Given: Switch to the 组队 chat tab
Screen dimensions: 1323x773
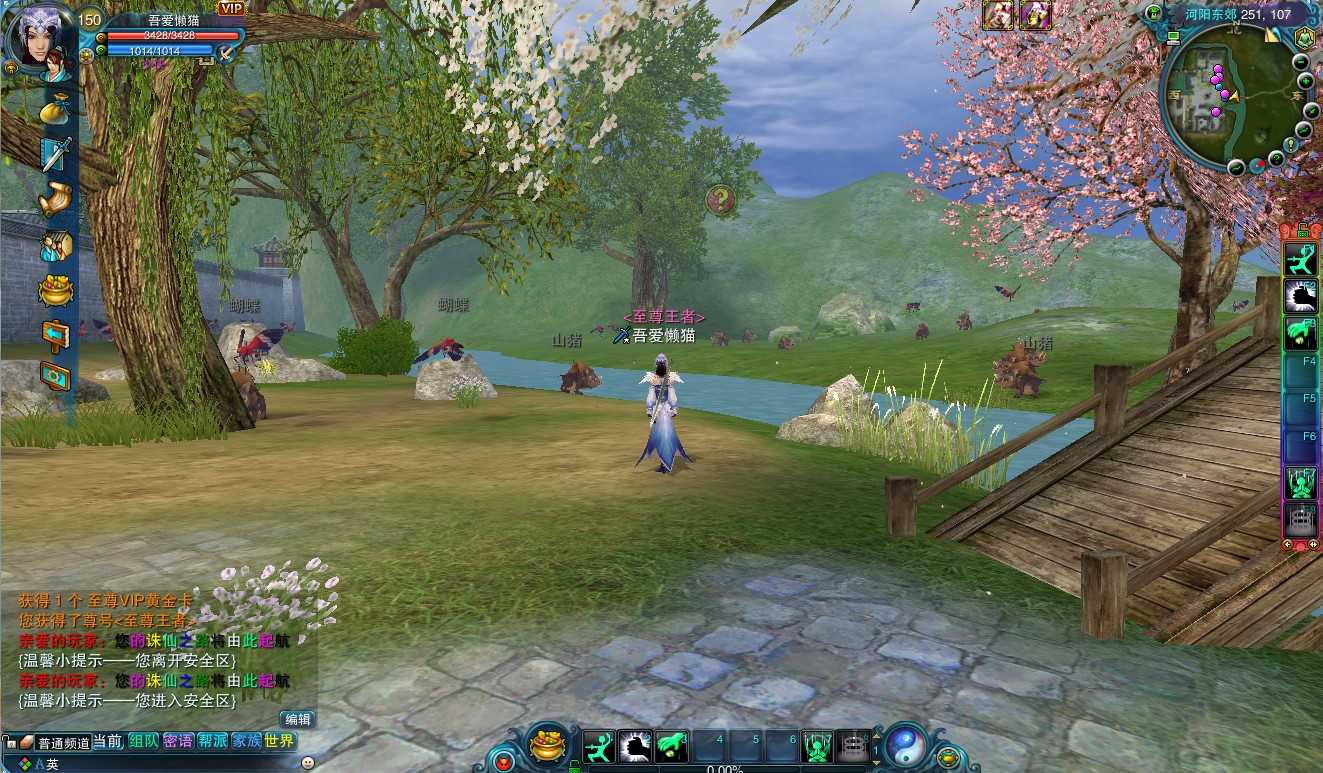Looking at the screenshot, I should tap(143, 741).
